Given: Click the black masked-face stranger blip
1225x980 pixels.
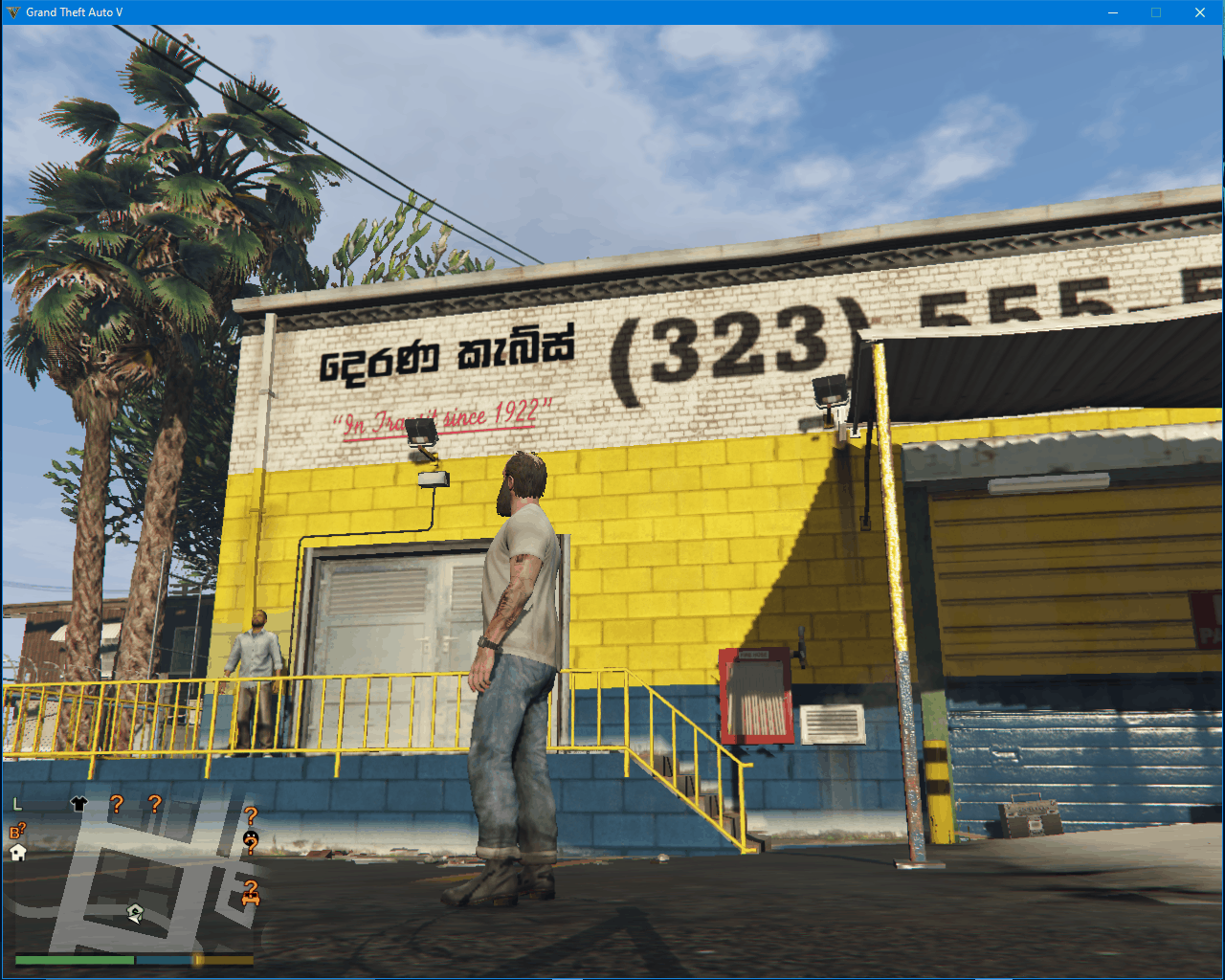Looking at the screenshot, I should tap(251, 839).
